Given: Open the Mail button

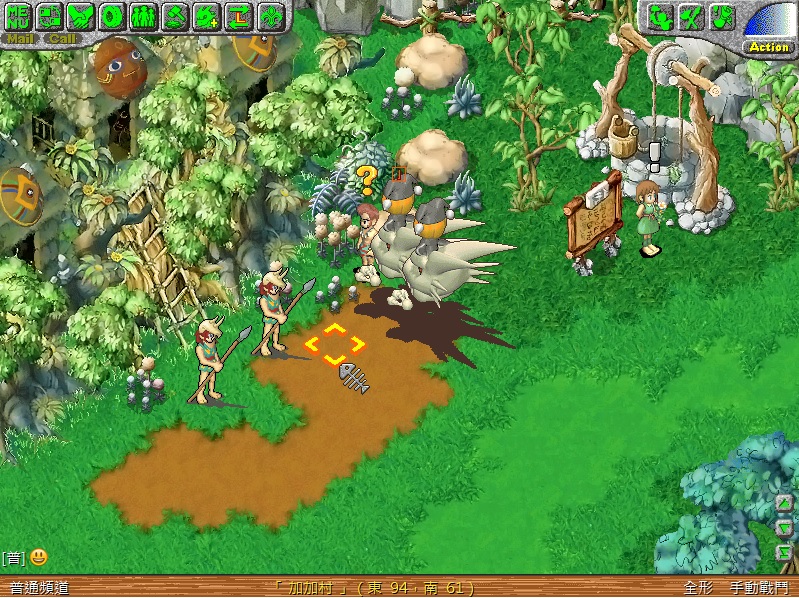Looking at the screenshot, I should (20, 39).
